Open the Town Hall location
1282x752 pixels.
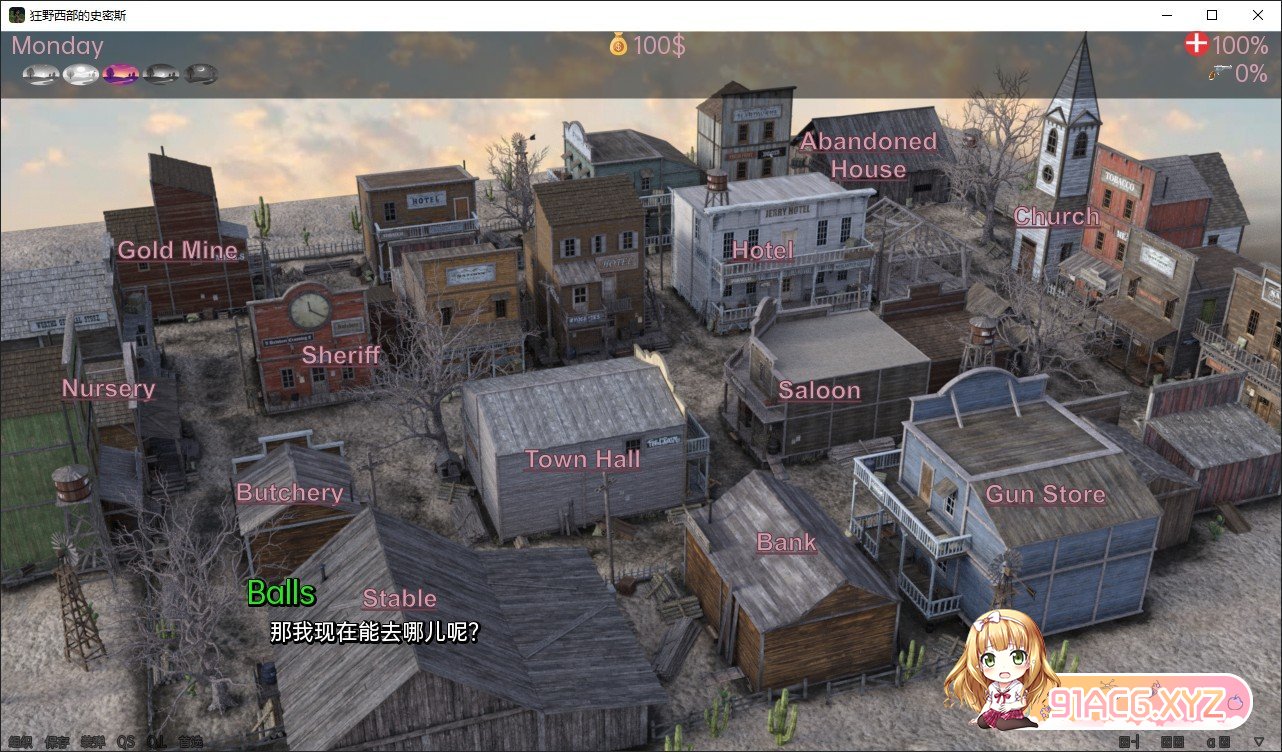pyautogui.click(x=582, y=460)
